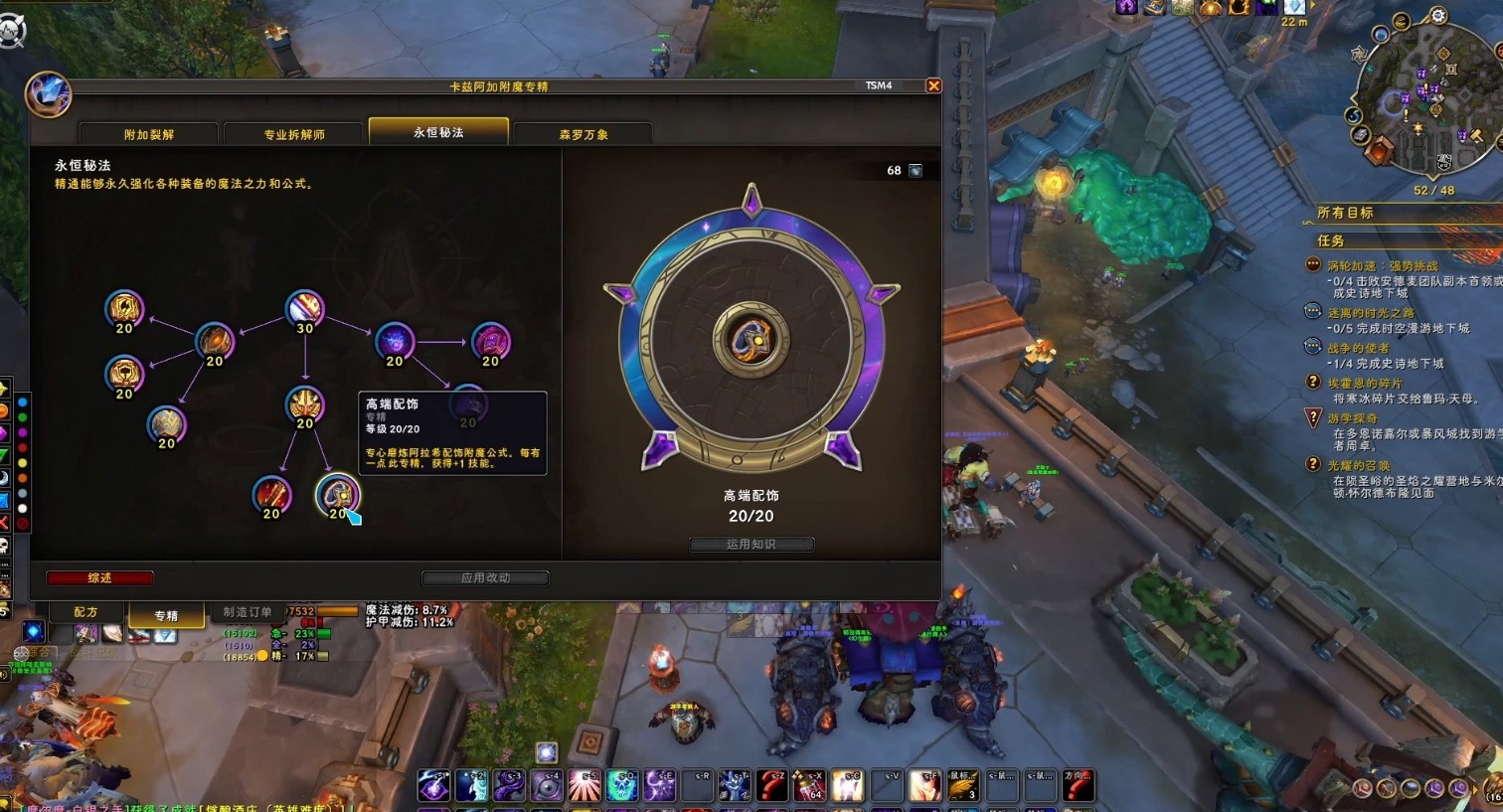Click the 运用知识 button
The image size is (1503, 812).
(x=751, y=544)
